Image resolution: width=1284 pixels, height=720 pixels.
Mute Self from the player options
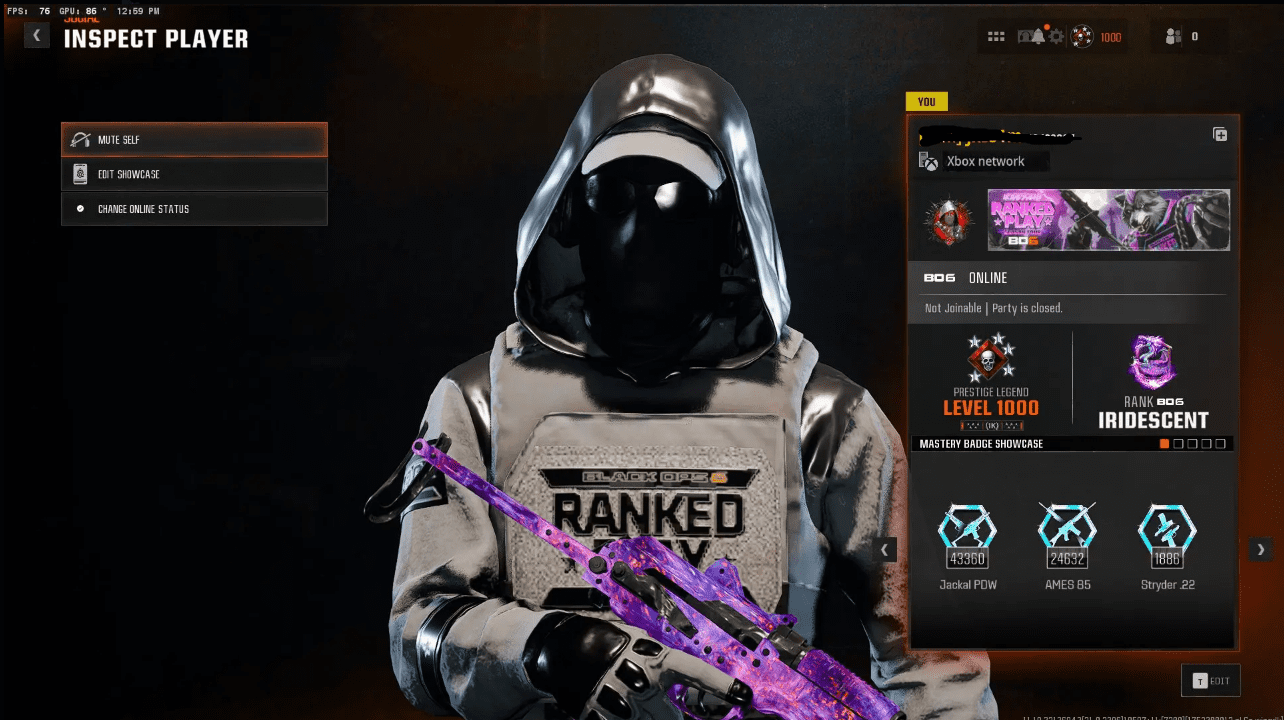[x=194, y=140]
